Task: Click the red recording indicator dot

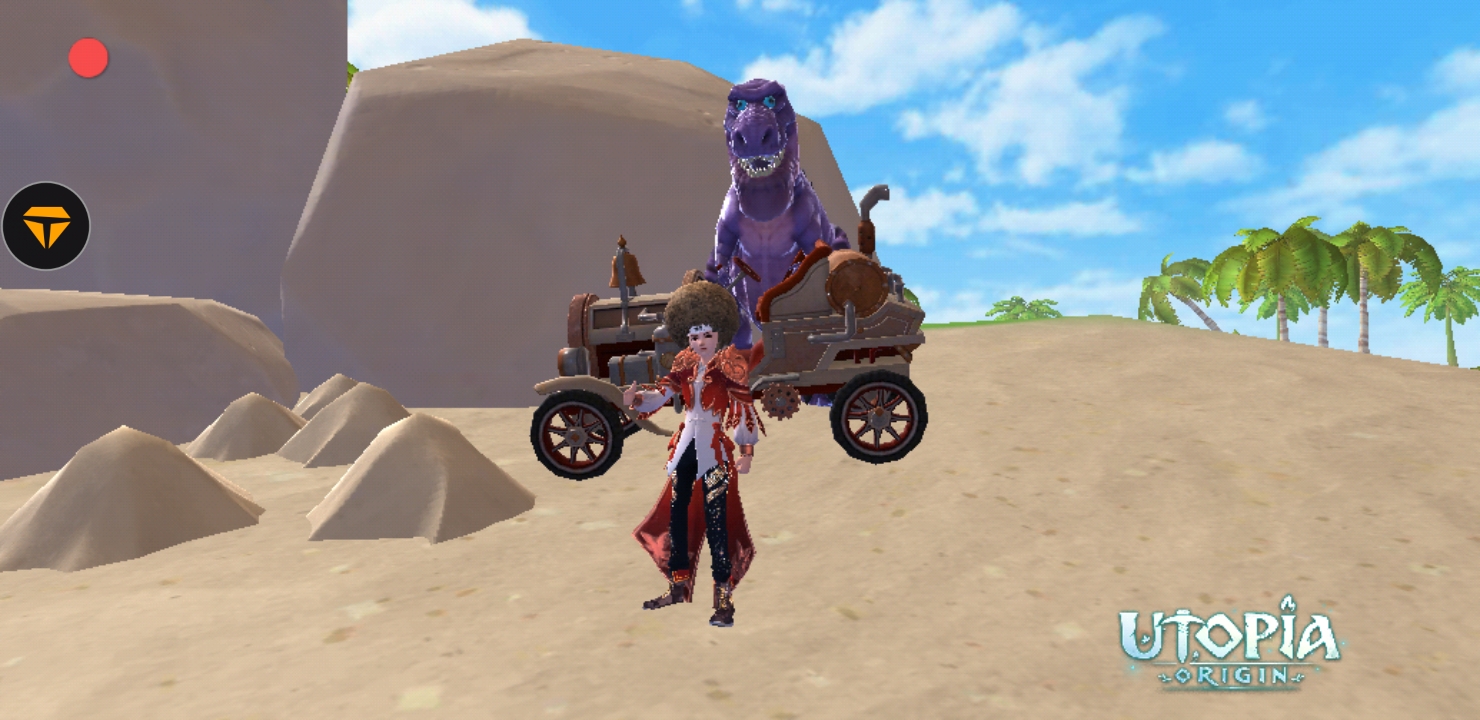Action: tap(87, 57)
